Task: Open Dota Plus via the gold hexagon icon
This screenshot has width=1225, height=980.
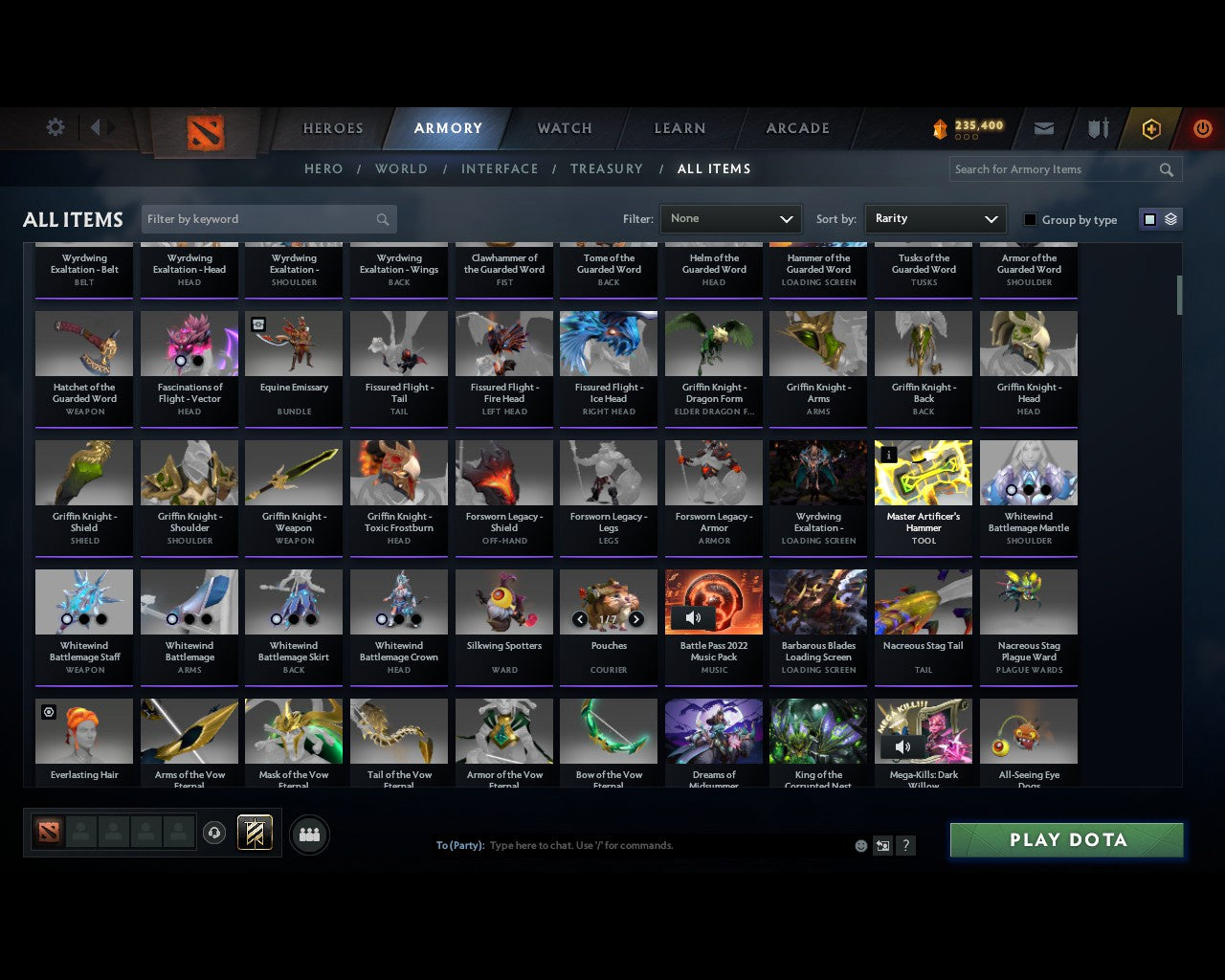Action: (x=1150, y=128)
